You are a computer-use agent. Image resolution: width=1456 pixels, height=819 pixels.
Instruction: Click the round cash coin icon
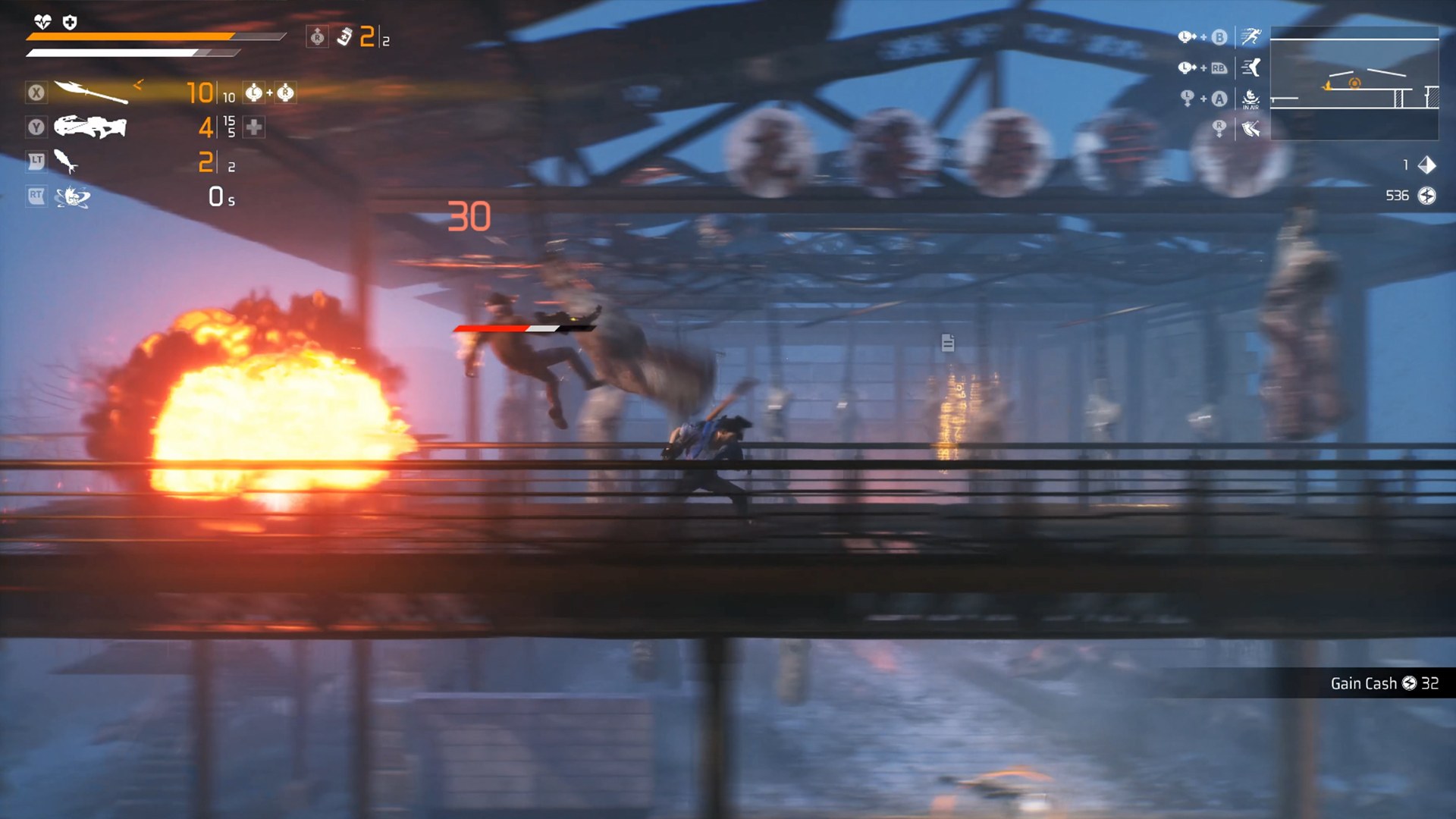click(1426, 196)
